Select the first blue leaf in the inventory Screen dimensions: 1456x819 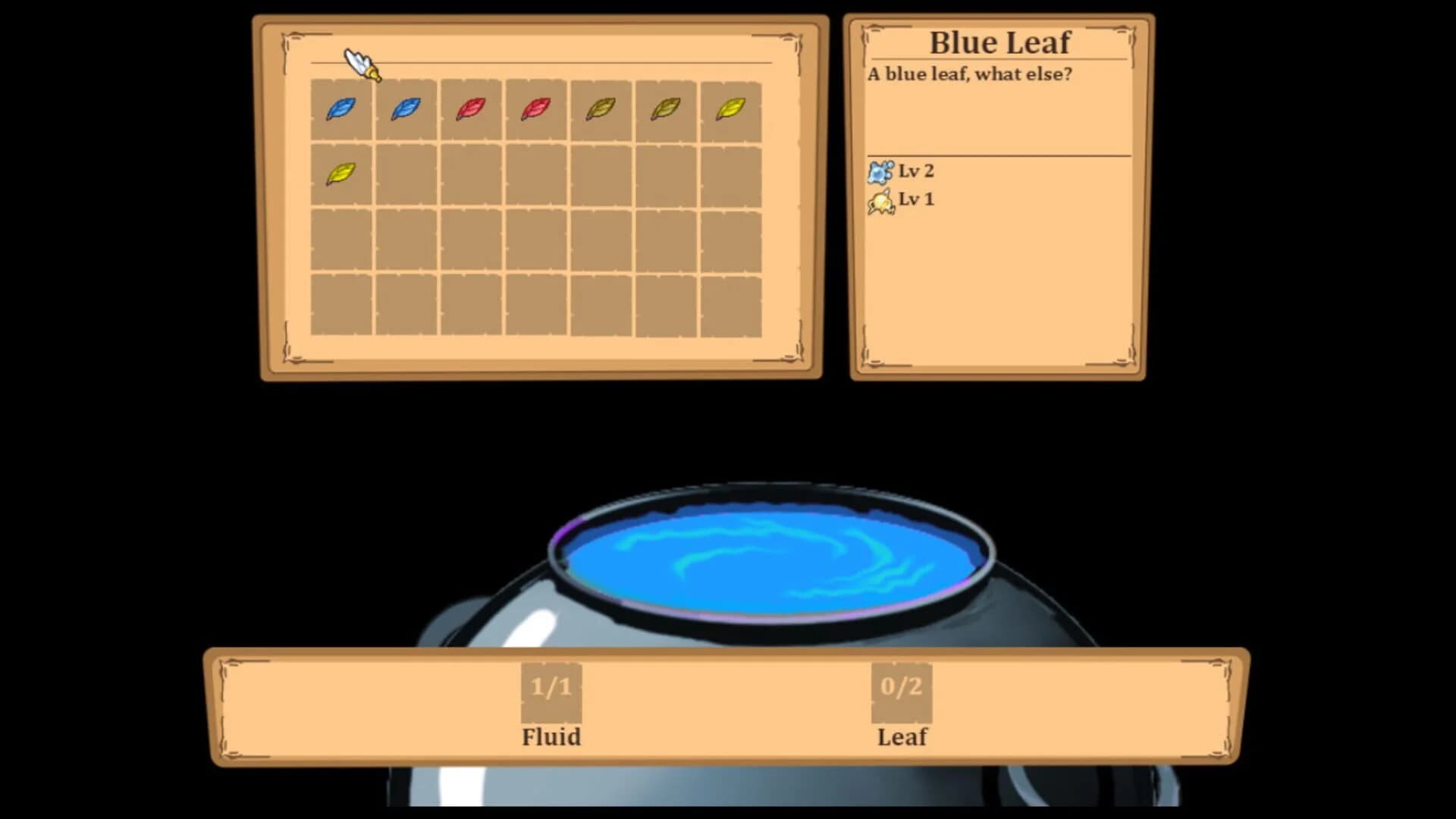(x=340, y=108)
